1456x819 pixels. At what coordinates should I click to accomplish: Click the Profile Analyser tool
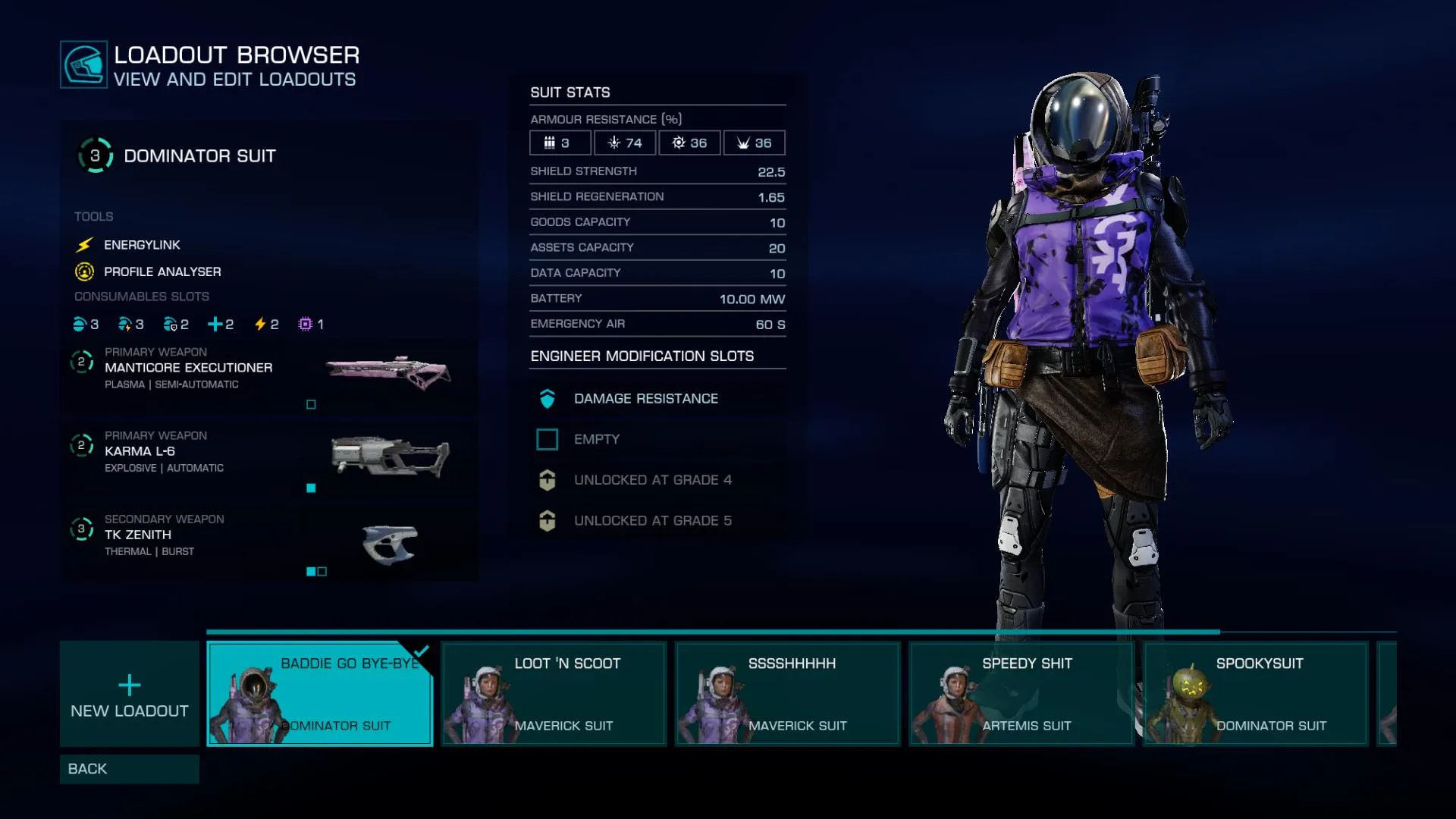[x=162, y=271]
